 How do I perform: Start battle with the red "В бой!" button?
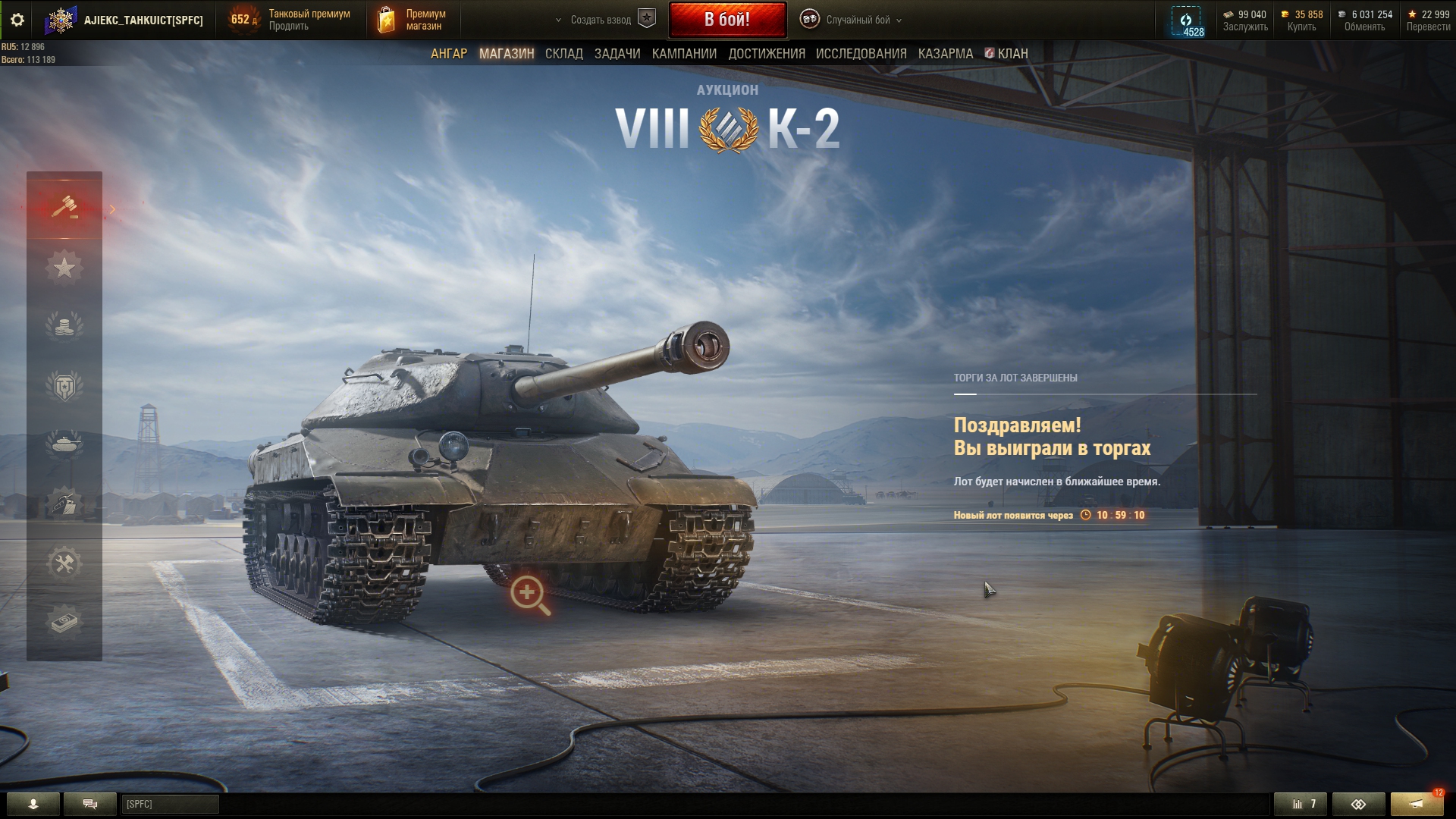pyautogui.click(x=726, y=20)
